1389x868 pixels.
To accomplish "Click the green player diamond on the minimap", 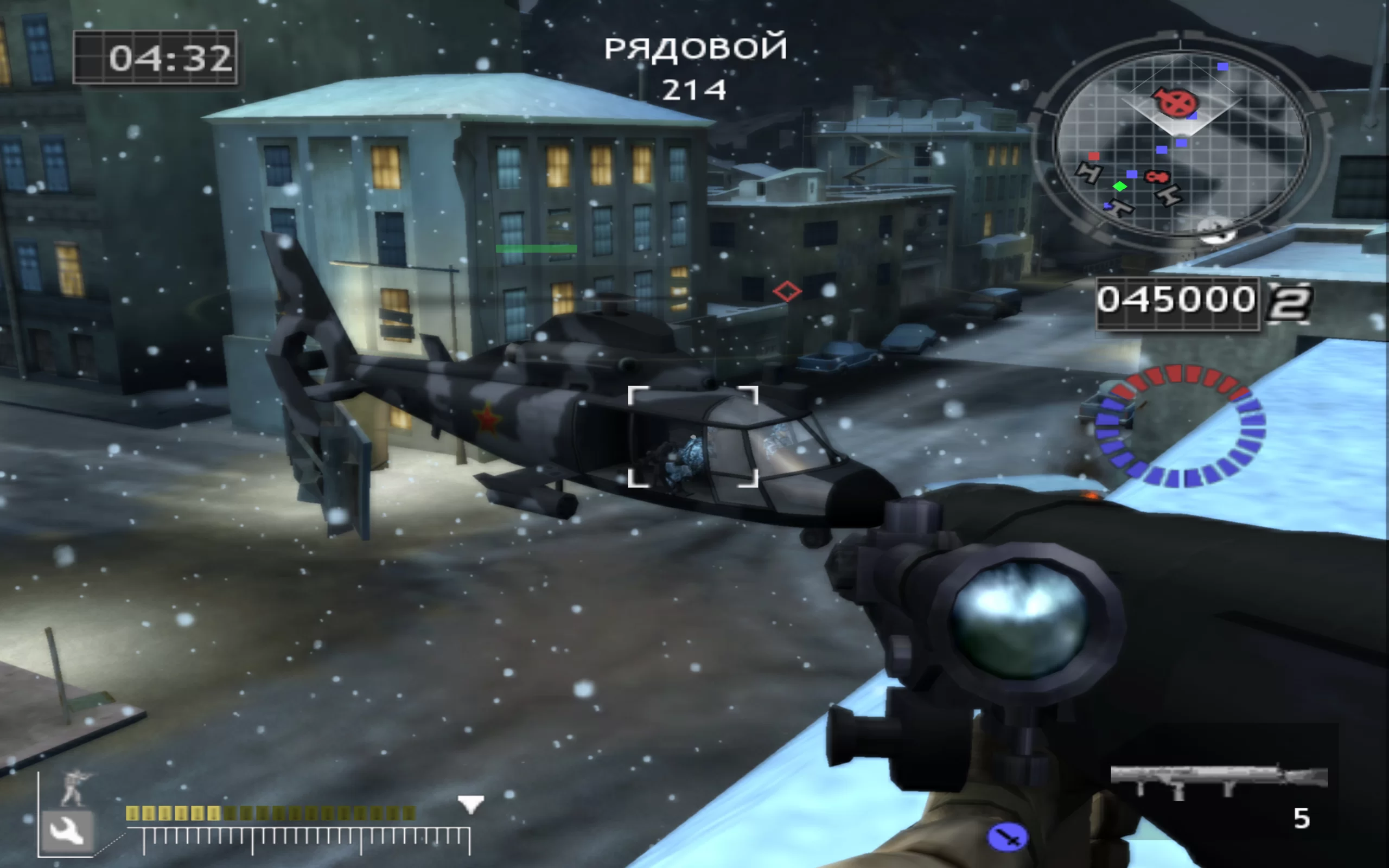I will tap(1119, 187).
